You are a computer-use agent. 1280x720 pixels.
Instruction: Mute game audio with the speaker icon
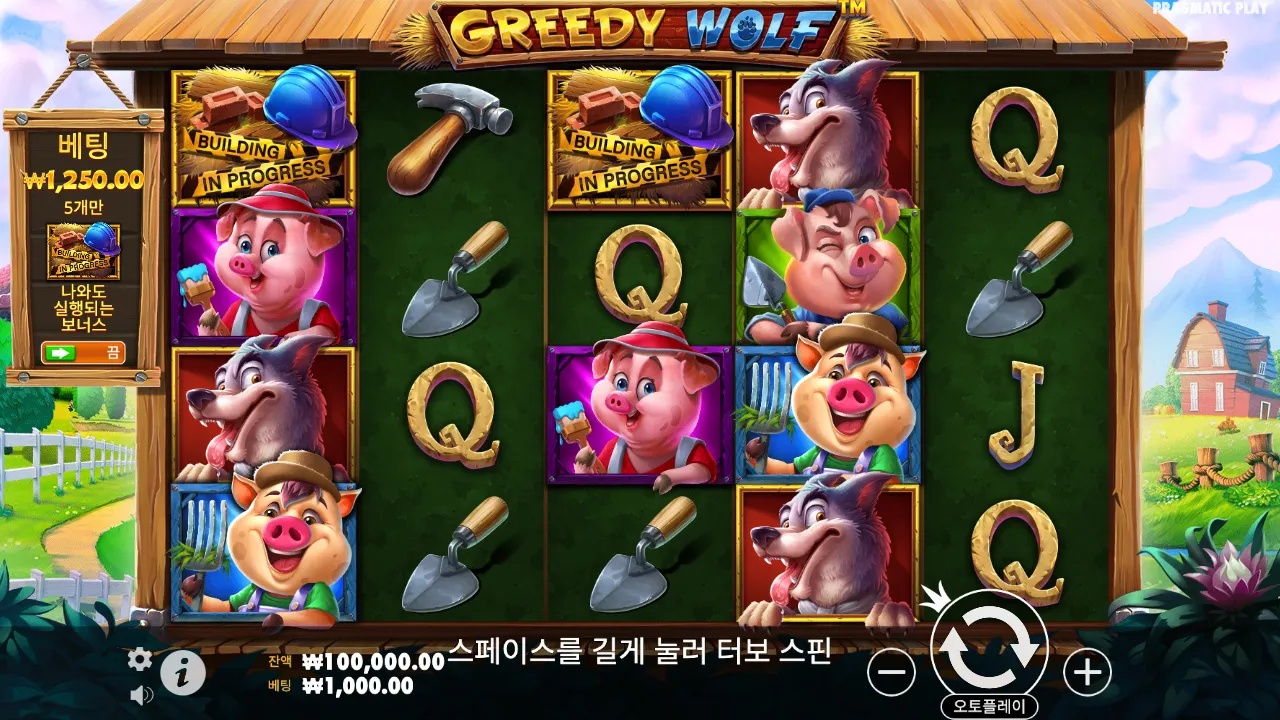tap(139, 695)
